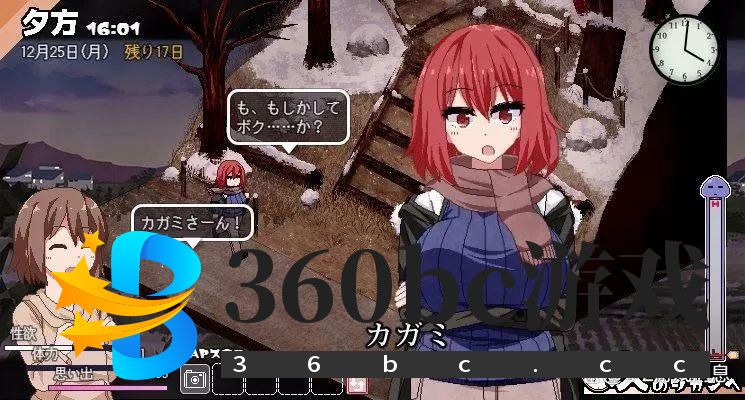Screen dimensions: 745x400
Task: Select the red card item slot
Action: point(356,384)
